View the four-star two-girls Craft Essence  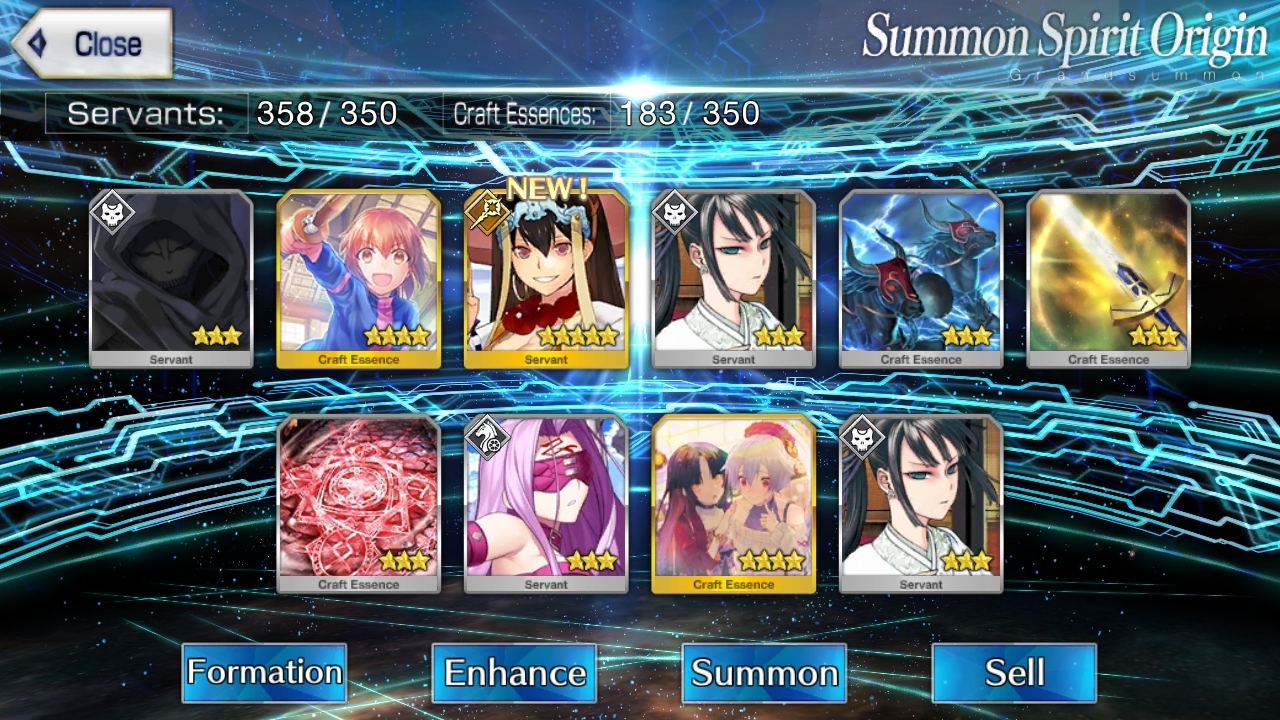tap(733, 503)
